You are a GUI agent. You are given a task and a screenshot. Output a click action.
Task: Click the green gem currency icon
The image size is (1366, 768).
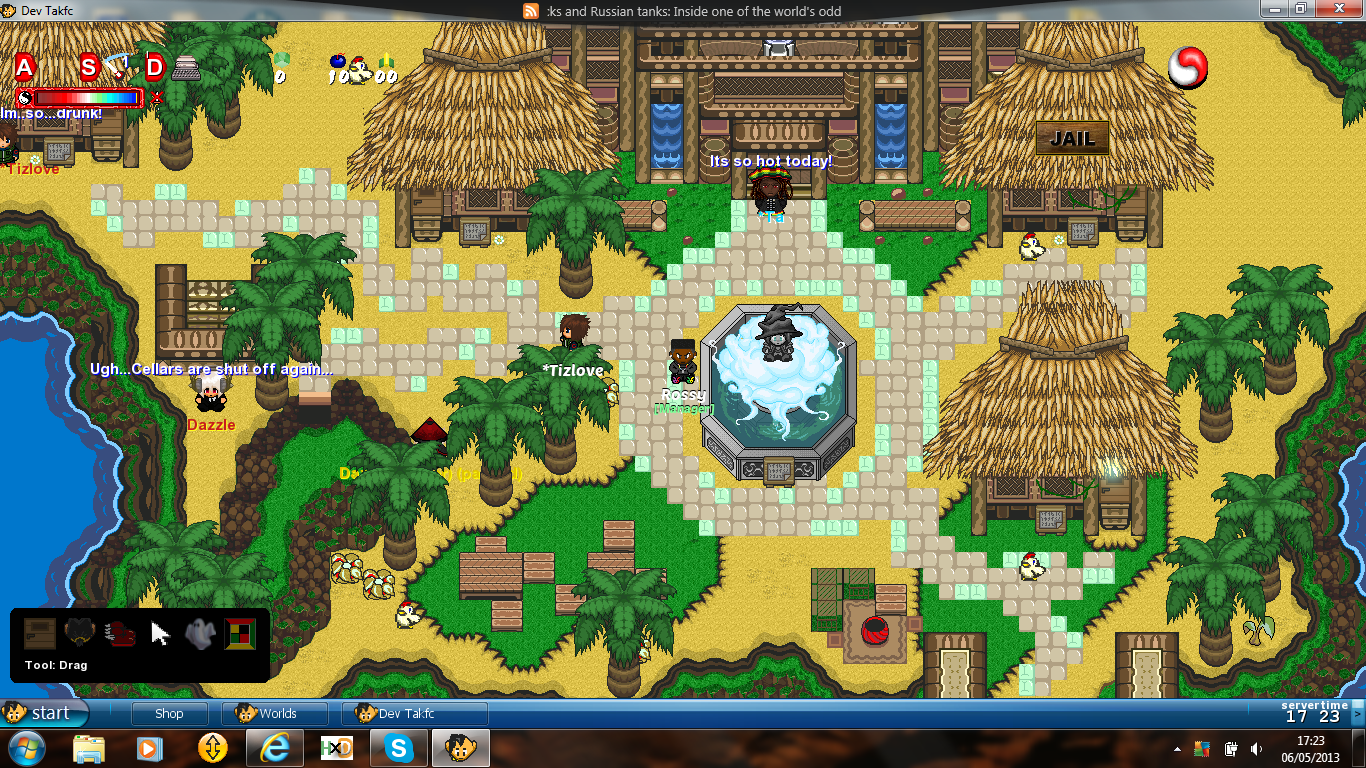(x=281, y=59)
